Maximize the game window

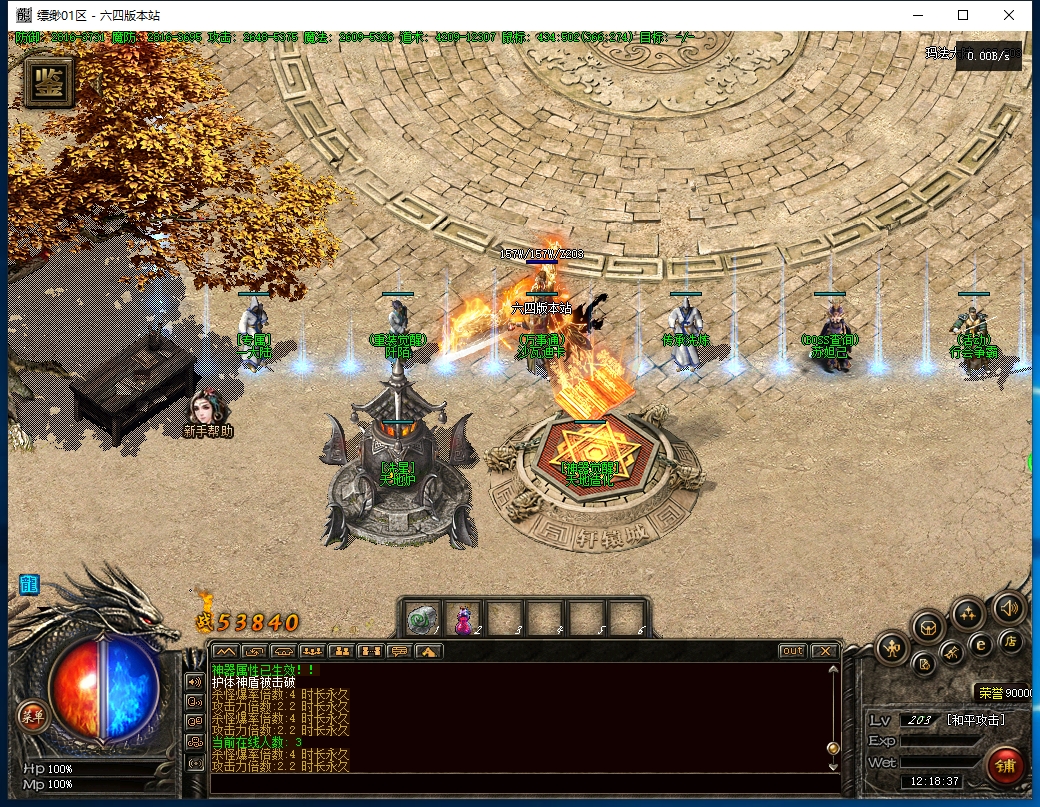coord(963,15)
